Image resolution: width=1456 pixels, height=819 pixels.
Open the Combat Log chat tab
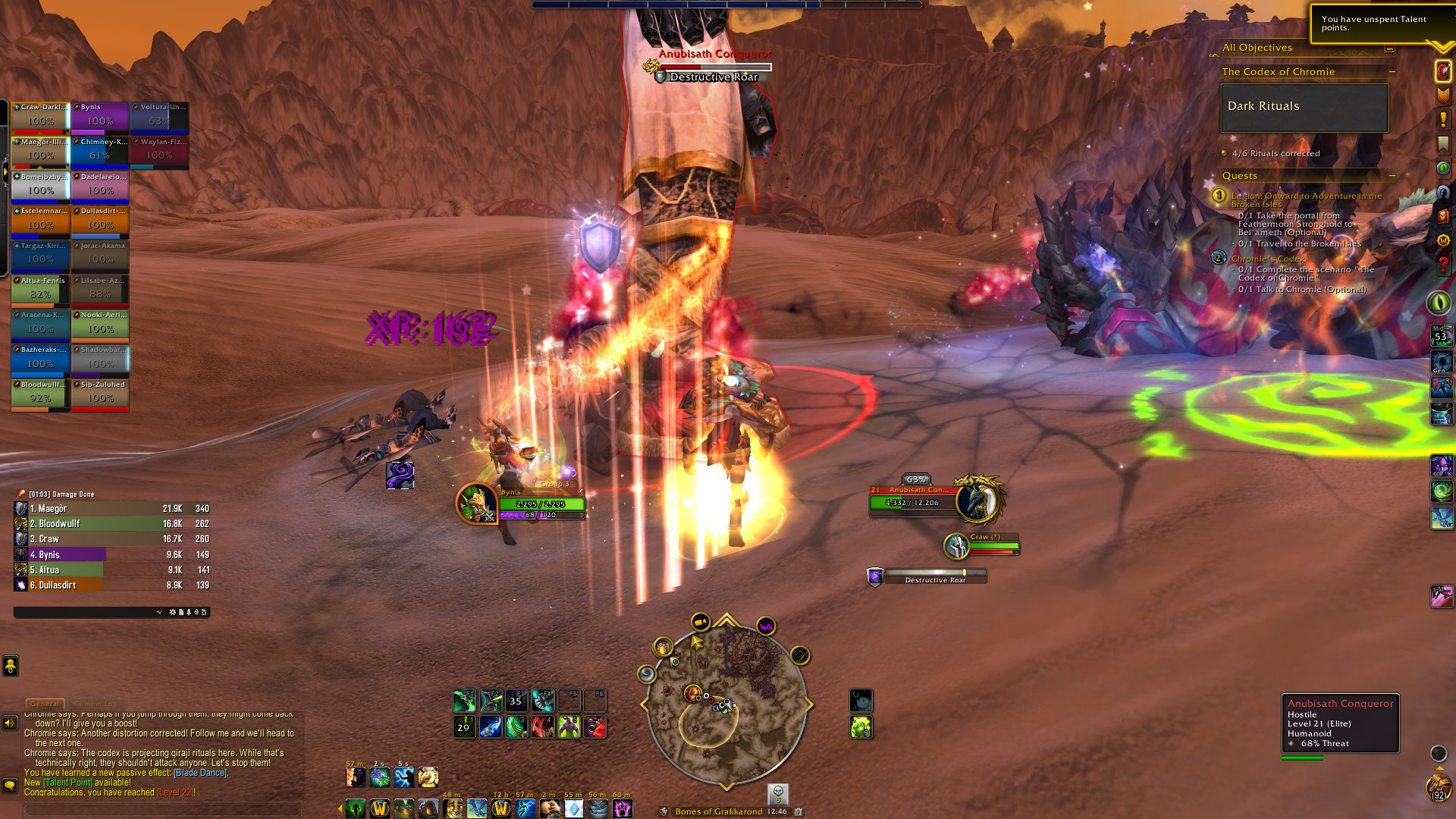click(96, 704)
